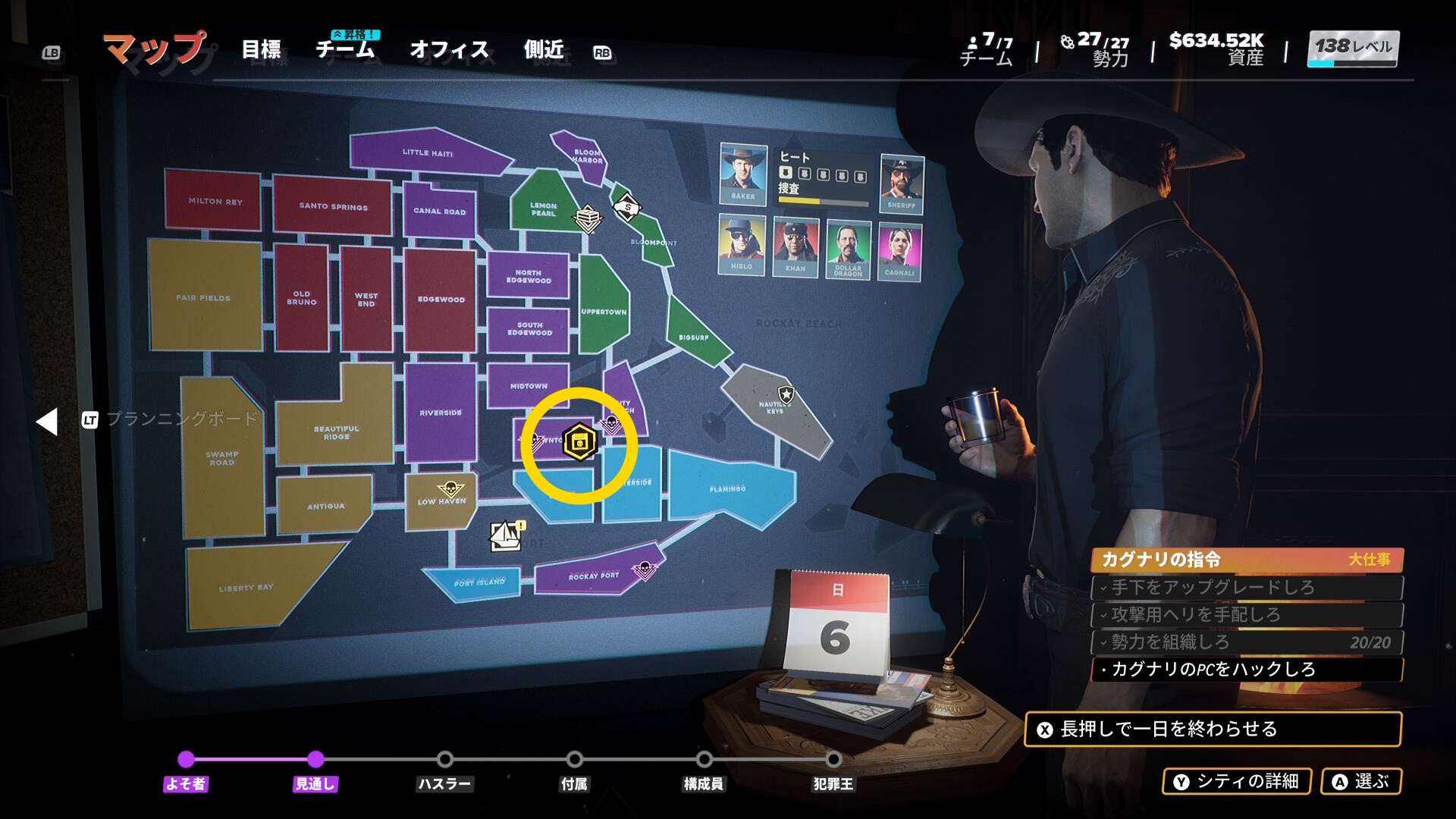Switch to the 目標 tab

tap(261, 50)
